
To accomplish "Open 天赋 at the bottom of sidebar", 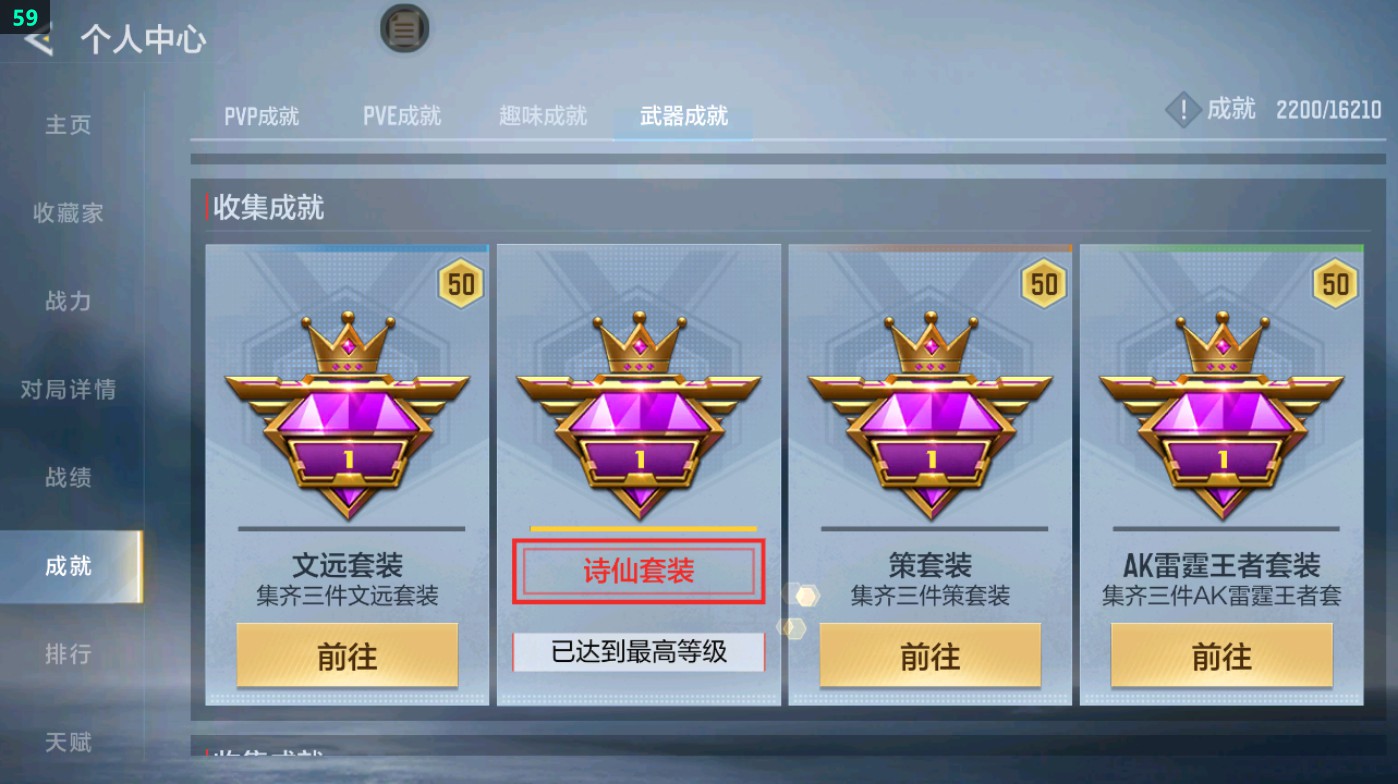I will pyautogui.click(x=70, y=742).
